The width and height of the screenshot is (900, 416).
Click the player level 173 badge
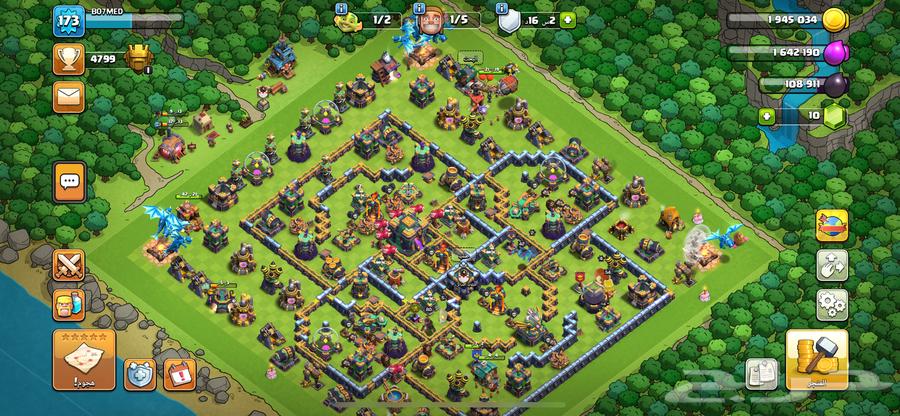[x=68, y=20]
